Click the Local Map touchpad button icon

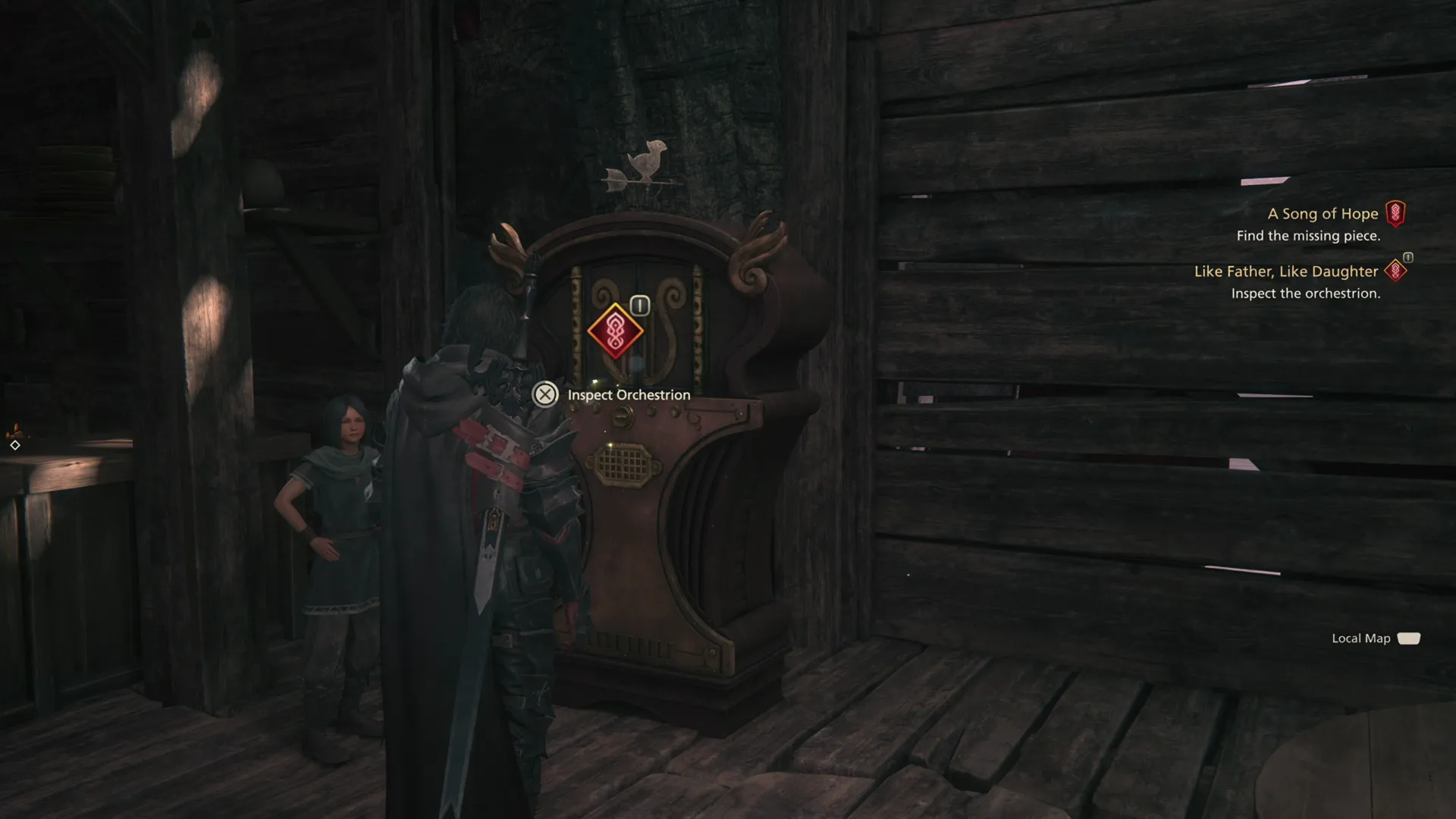(1409, 639)
